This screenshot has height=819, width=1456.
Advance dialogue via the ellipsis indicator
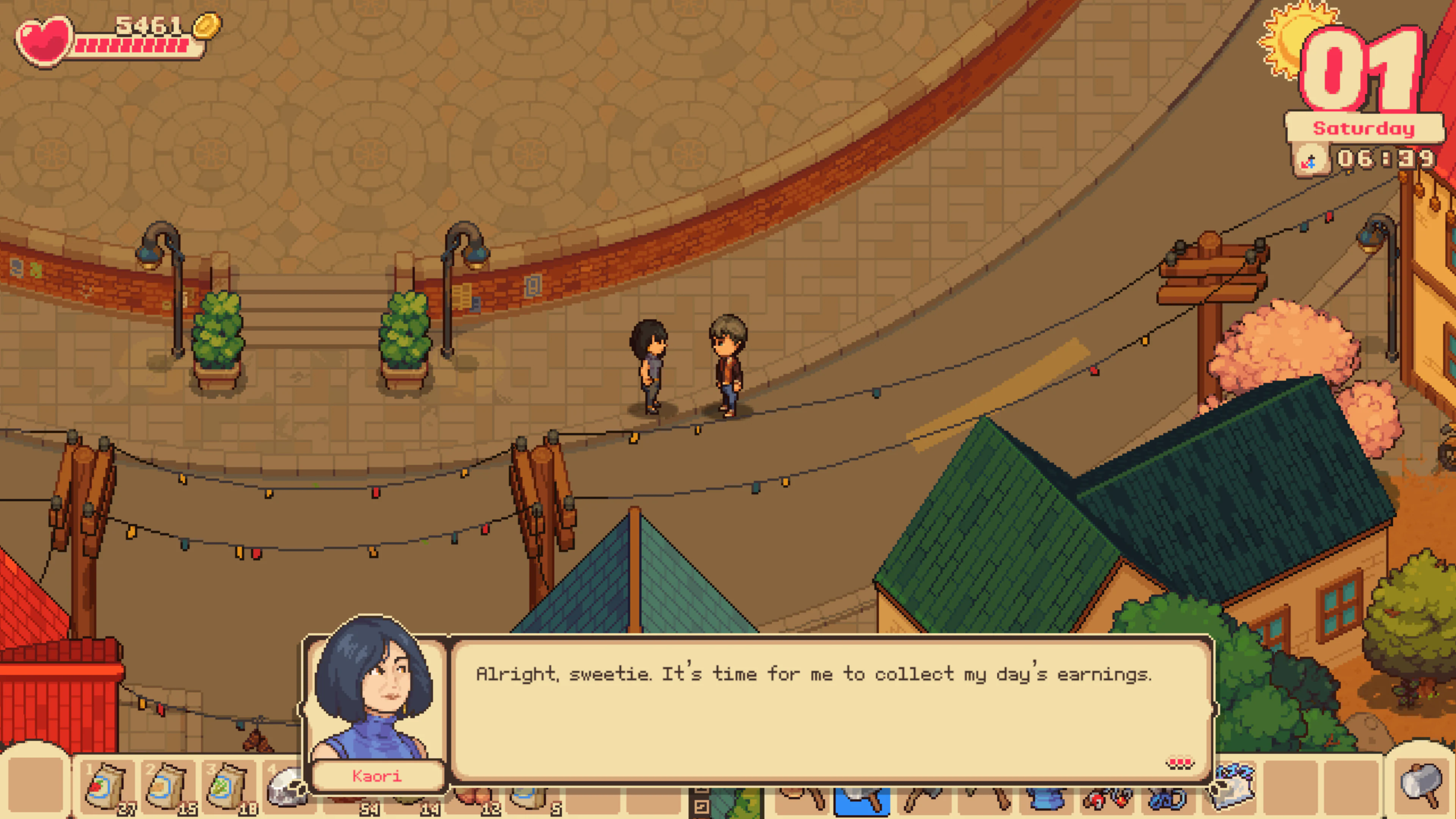[1180, 763]
